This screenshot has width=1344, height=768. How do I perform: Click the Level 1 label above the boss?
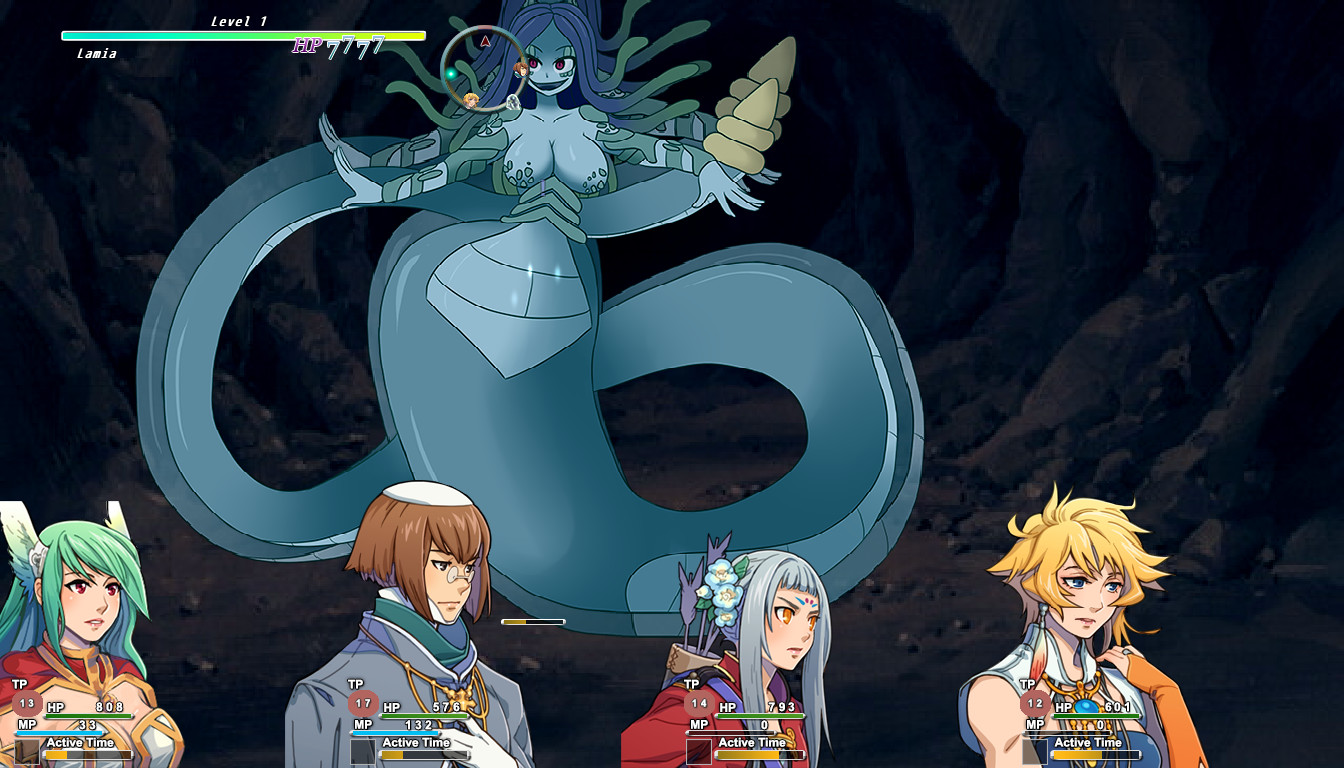237,18
